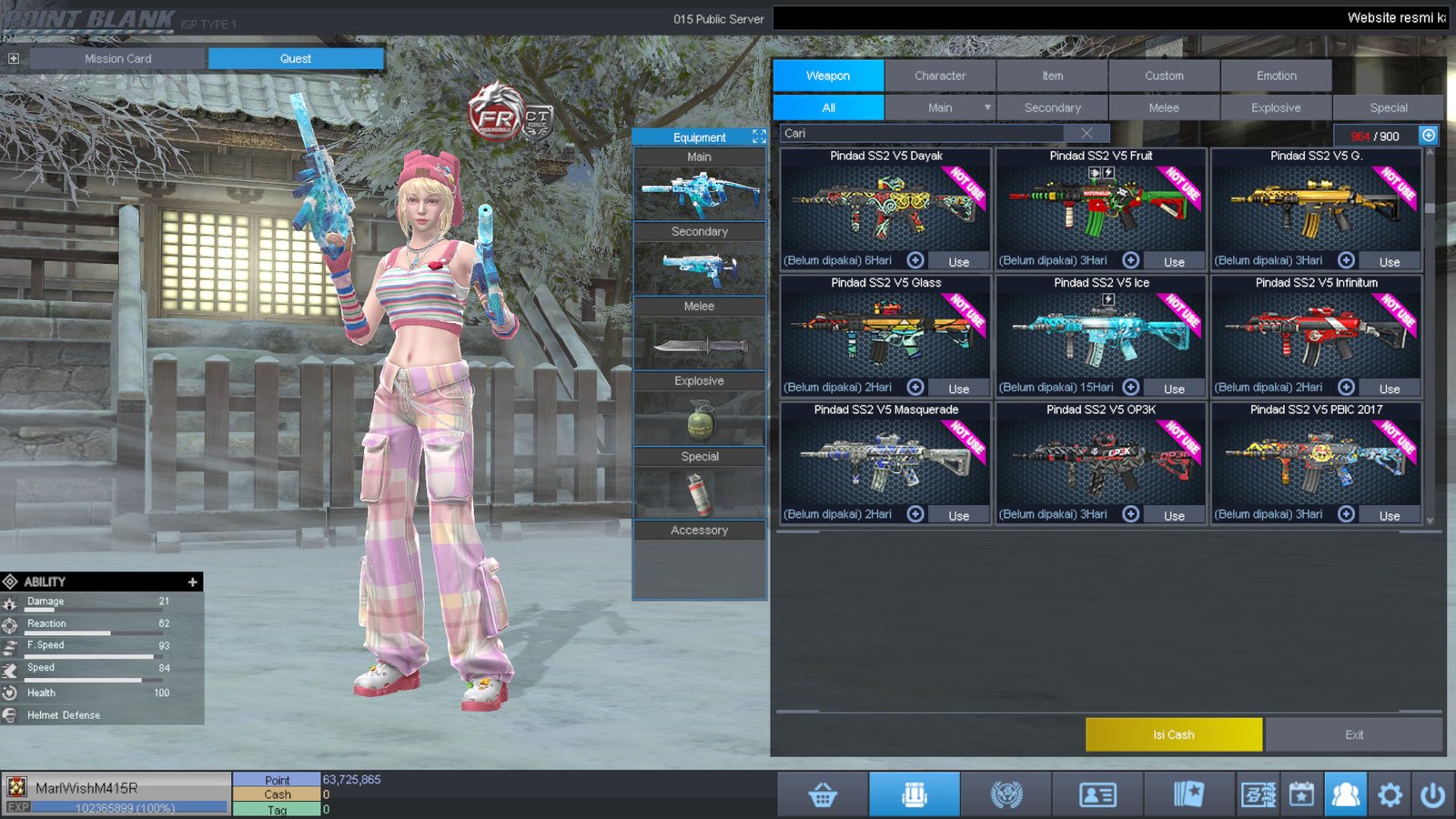
Task: Use the Pindad SS2 V5 PBIC 2017
Action: tap(1389, 515)
